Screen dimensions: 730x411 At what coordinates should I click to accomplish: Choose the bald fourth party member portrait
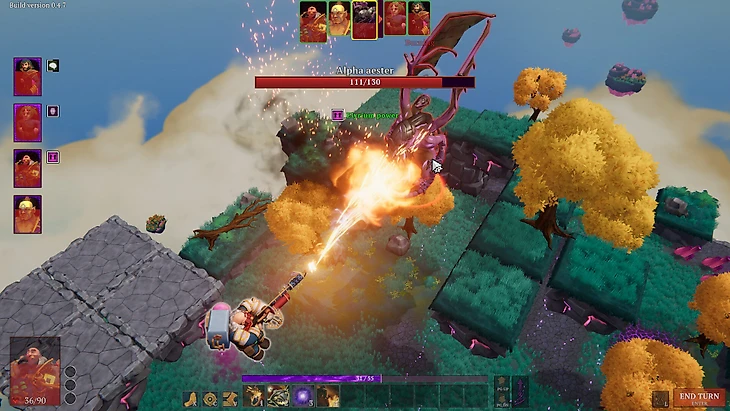click(27, 213)
